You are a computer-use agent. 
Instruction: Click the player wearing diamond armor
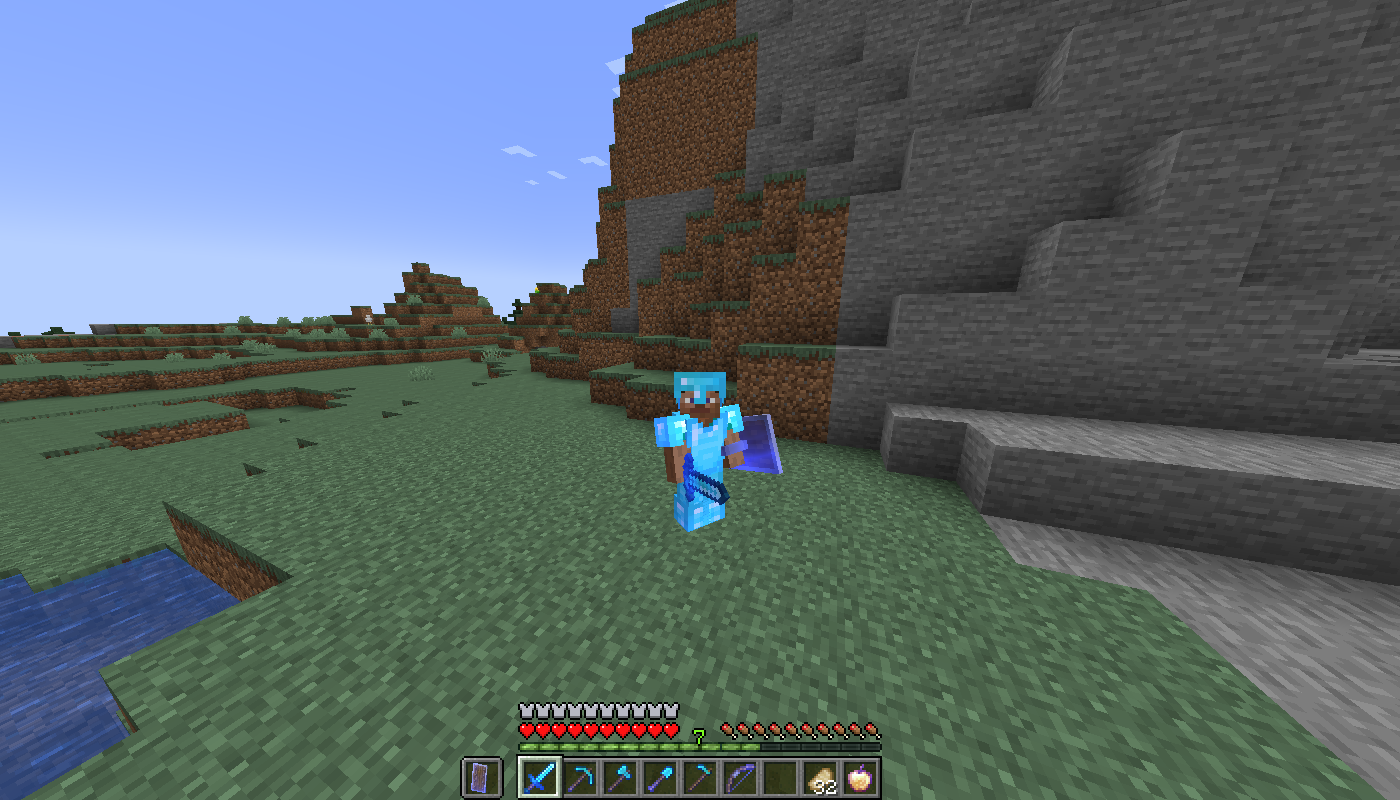click(x=700, y=450)
